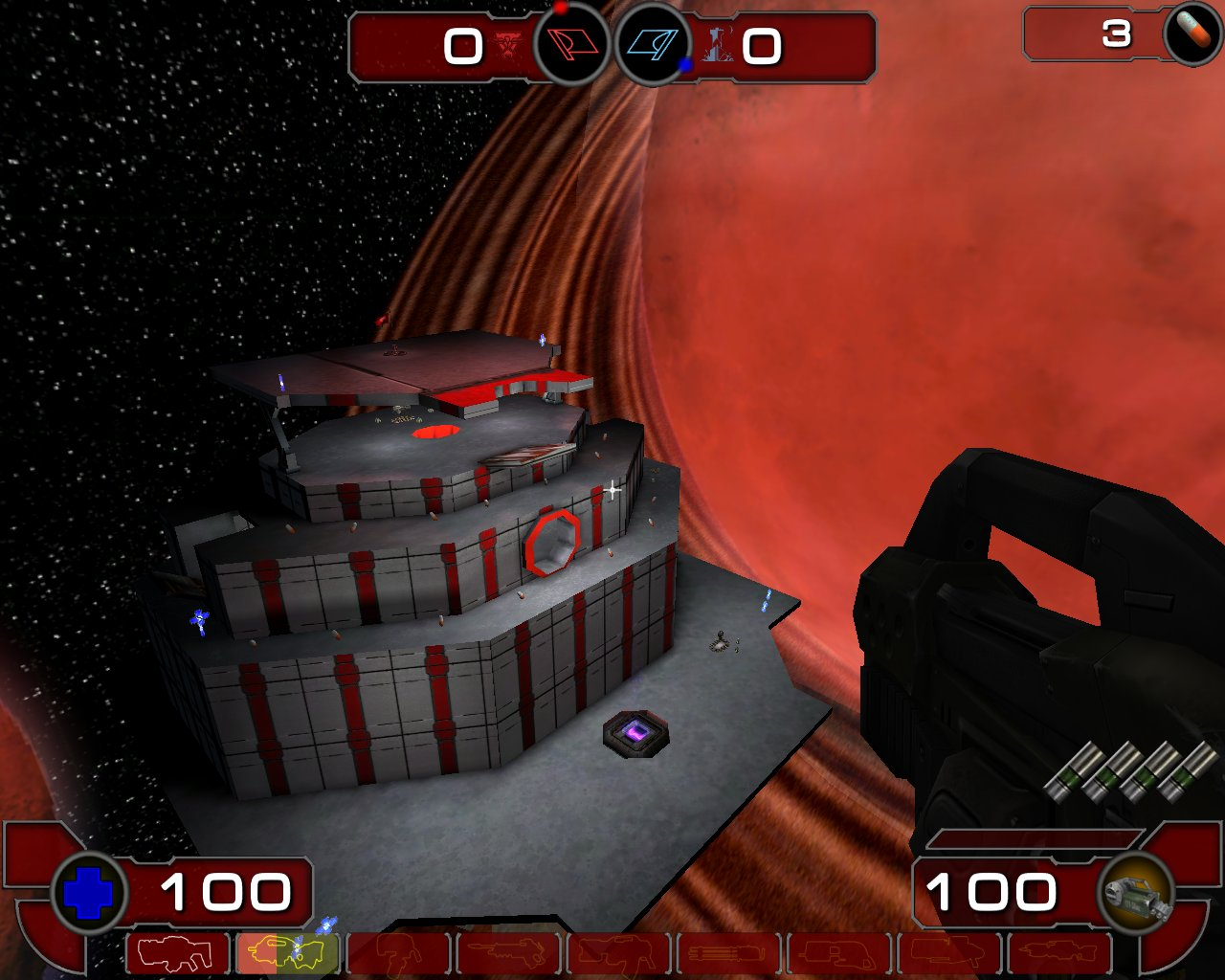Select the Shock Rifle icon in the weapon bar
Viewport: 1225px width, 980px height.
(x=398, y=952)
